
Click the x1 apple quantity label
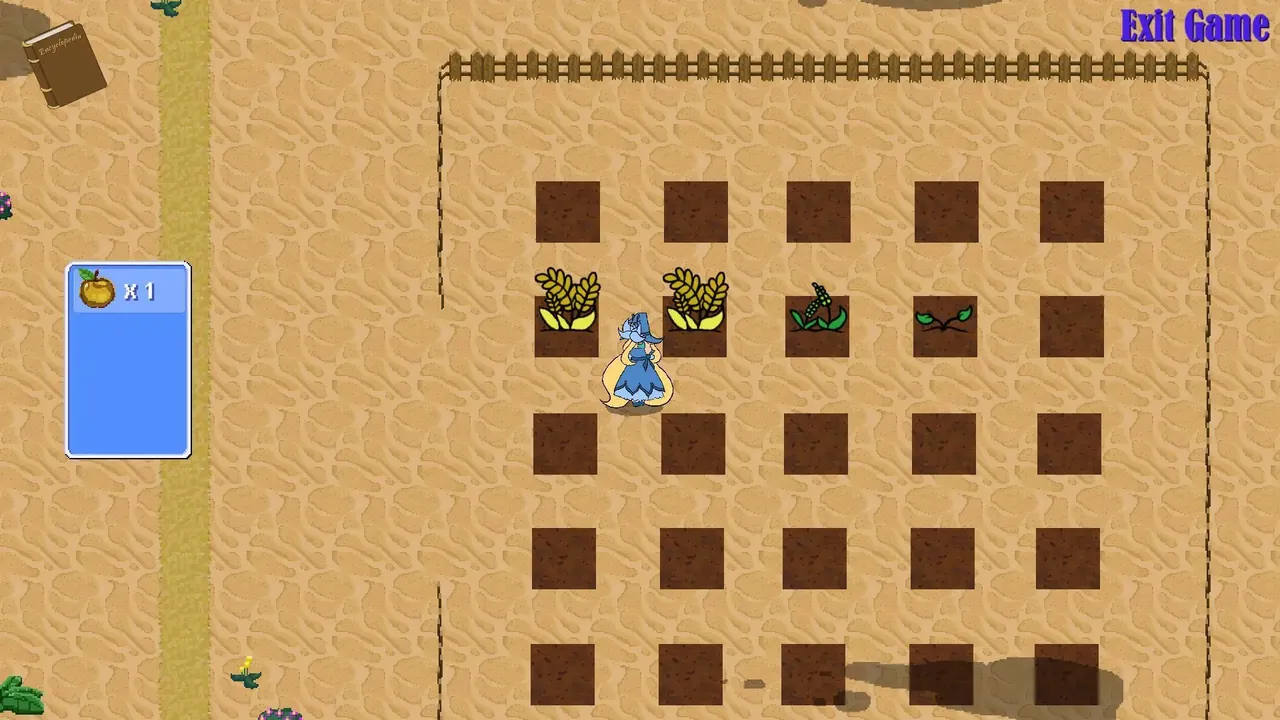(140, 291)
